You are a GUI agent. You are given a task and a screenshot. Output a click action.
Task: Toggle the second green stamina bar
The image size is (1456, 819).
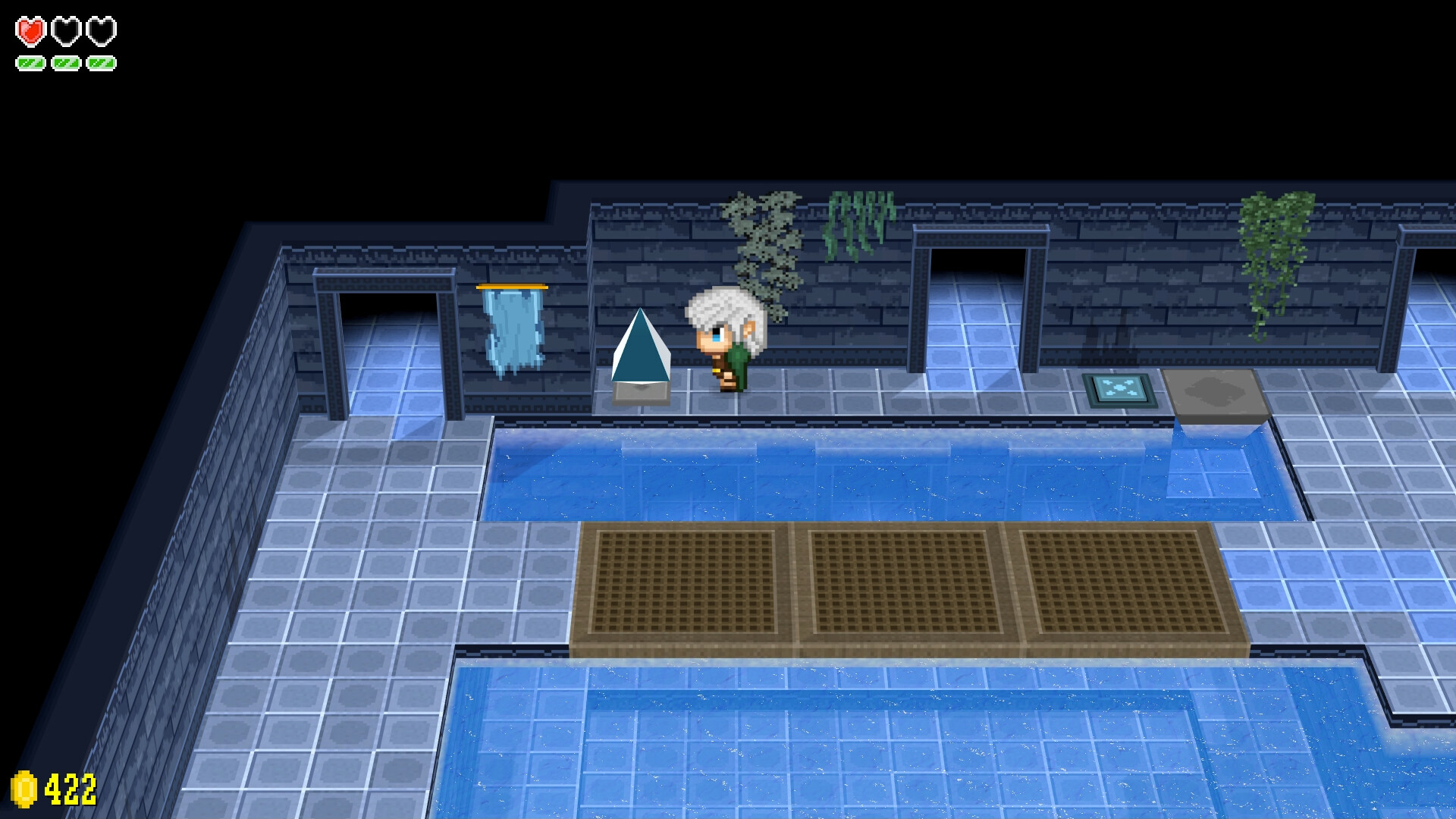pyautogui.click(x=64, y=64)
